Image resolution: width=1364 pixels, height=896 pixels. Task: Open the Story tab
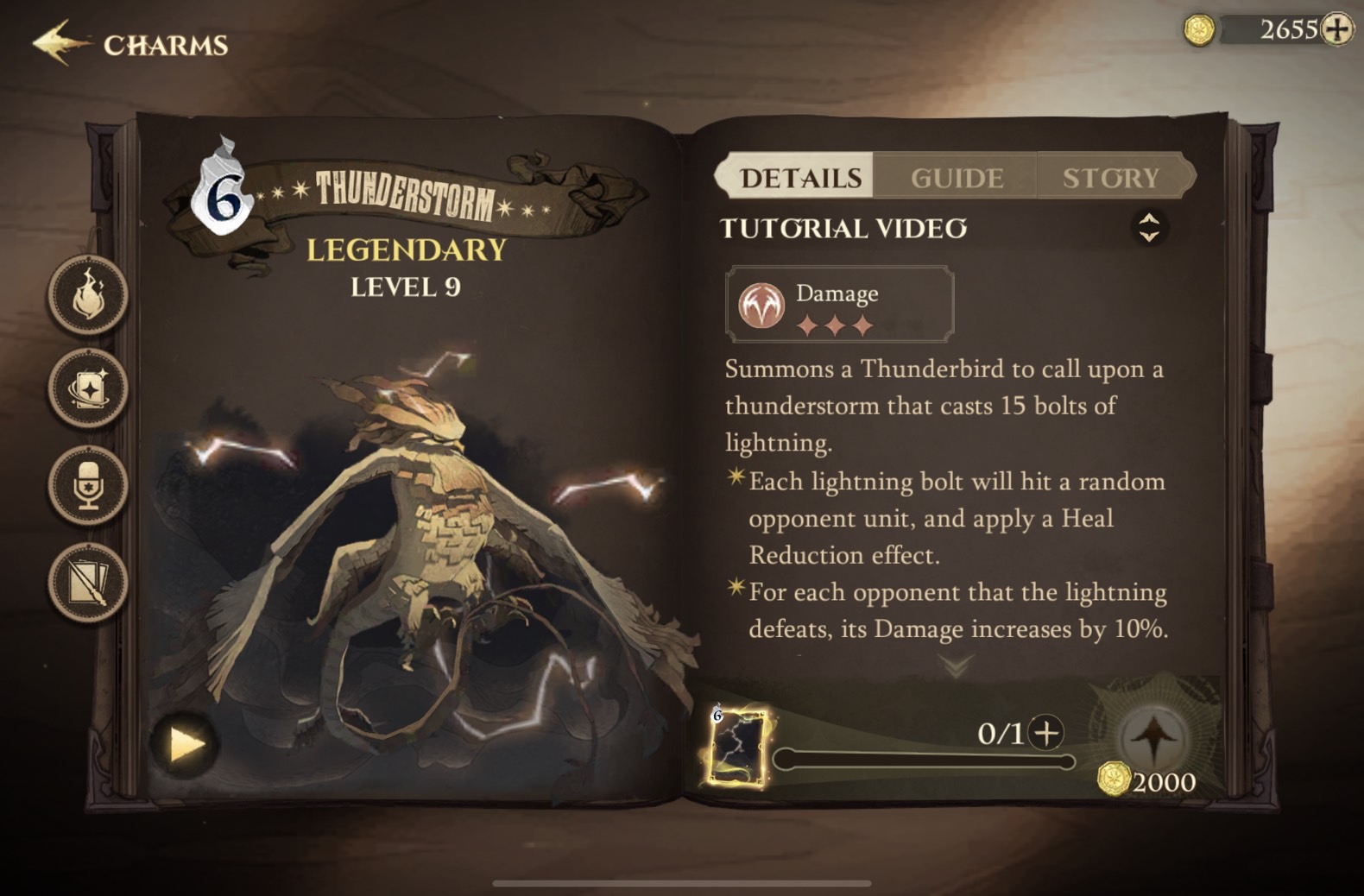[1111, 178]
